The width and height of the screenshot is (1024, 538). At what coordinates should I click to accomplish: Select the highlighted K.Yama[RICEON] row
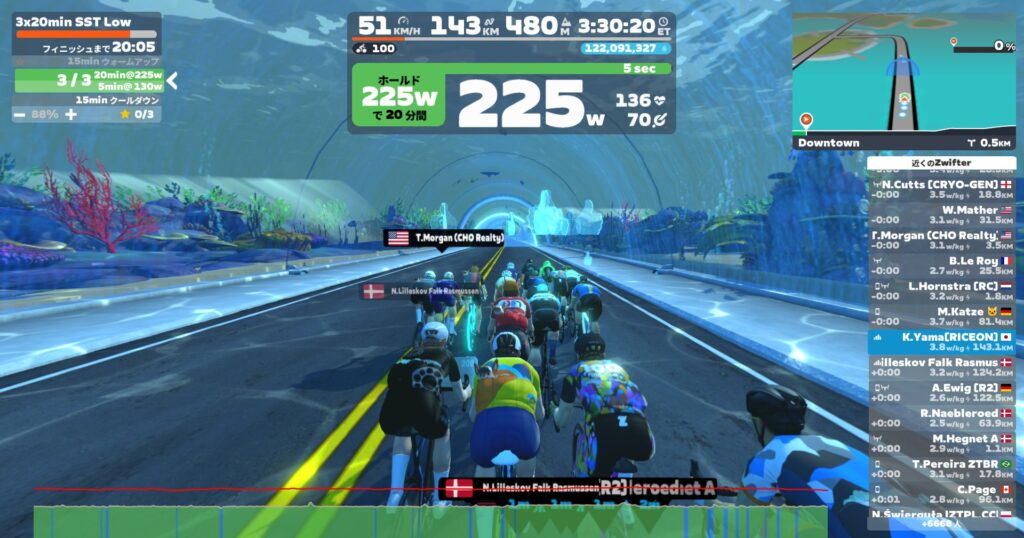[941, 342]
